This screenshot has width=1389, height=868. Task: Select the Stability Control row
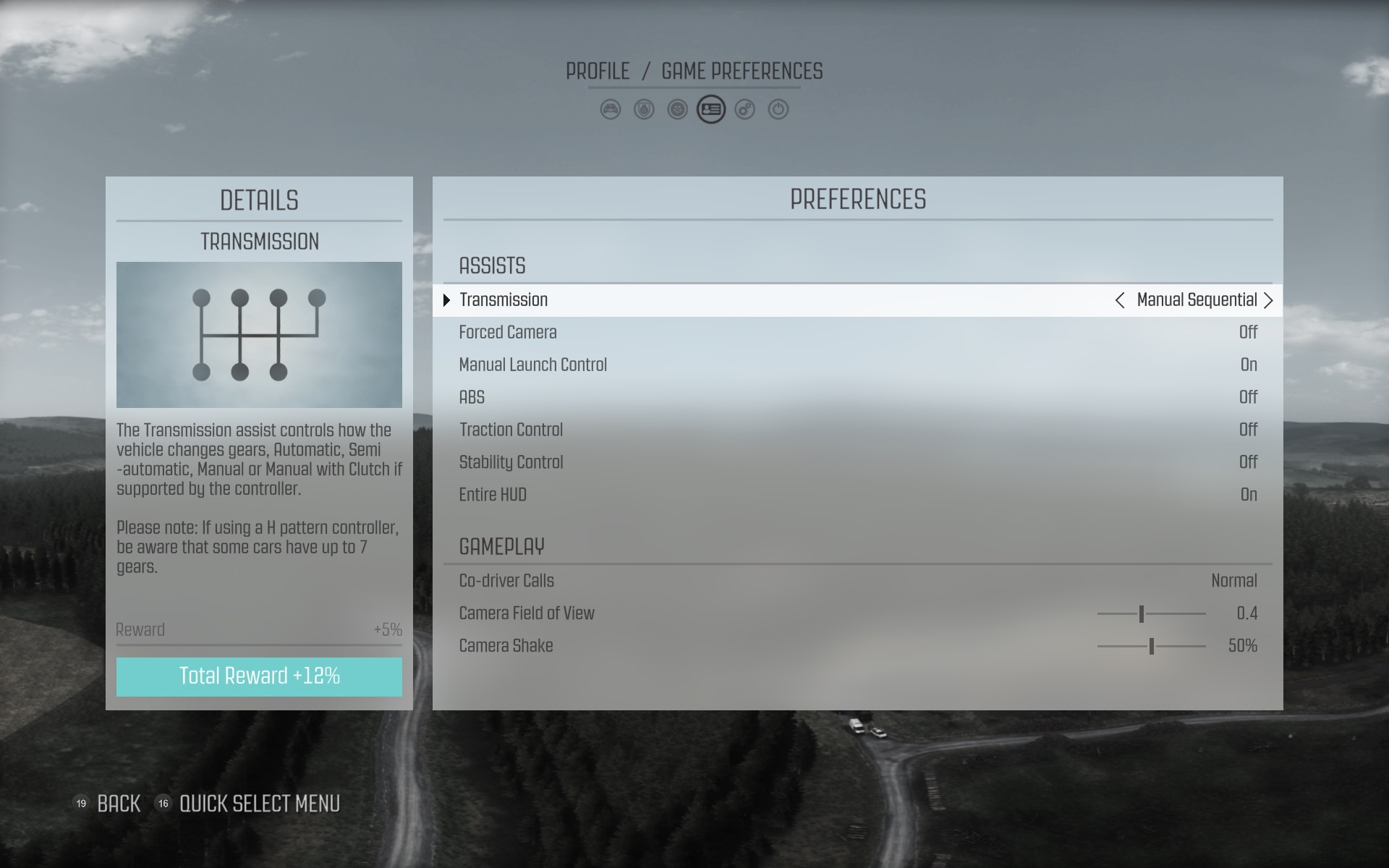pyautogui.click(x=857, y=463)
